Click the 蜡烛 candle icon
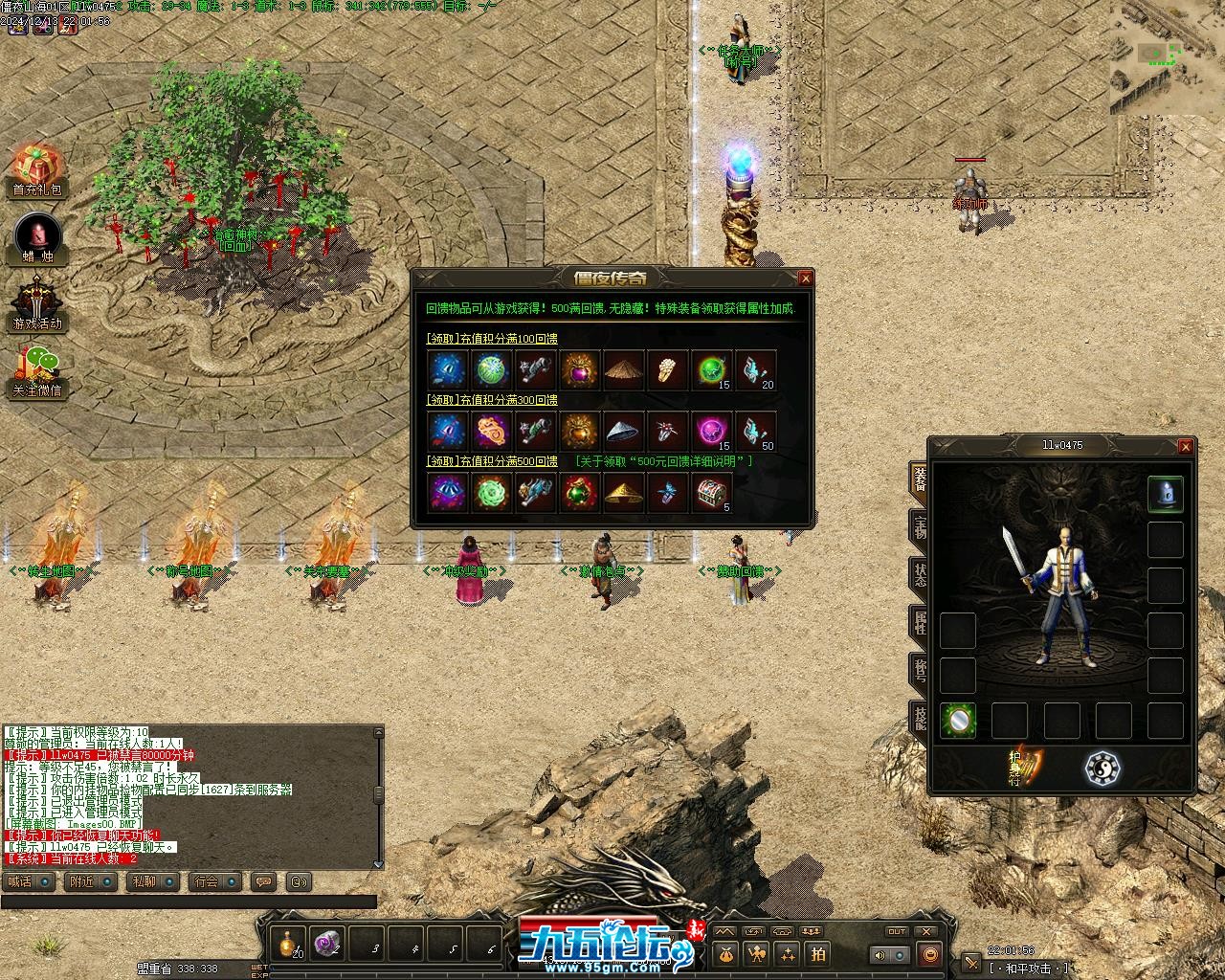The height and width of the screenshot is (980, 1225). tap(37, 238)
